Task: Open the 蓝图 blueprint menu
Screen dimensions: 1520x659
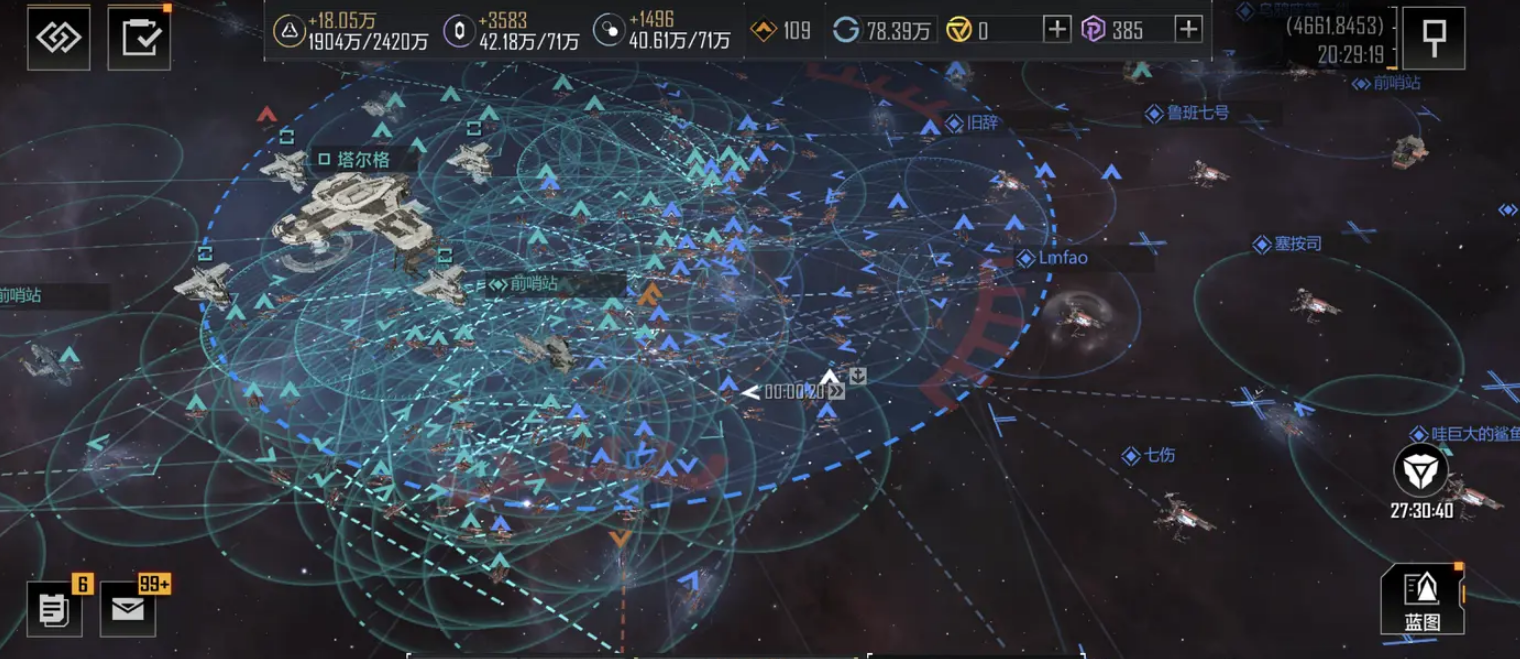Action: [x=1421, y=600]
